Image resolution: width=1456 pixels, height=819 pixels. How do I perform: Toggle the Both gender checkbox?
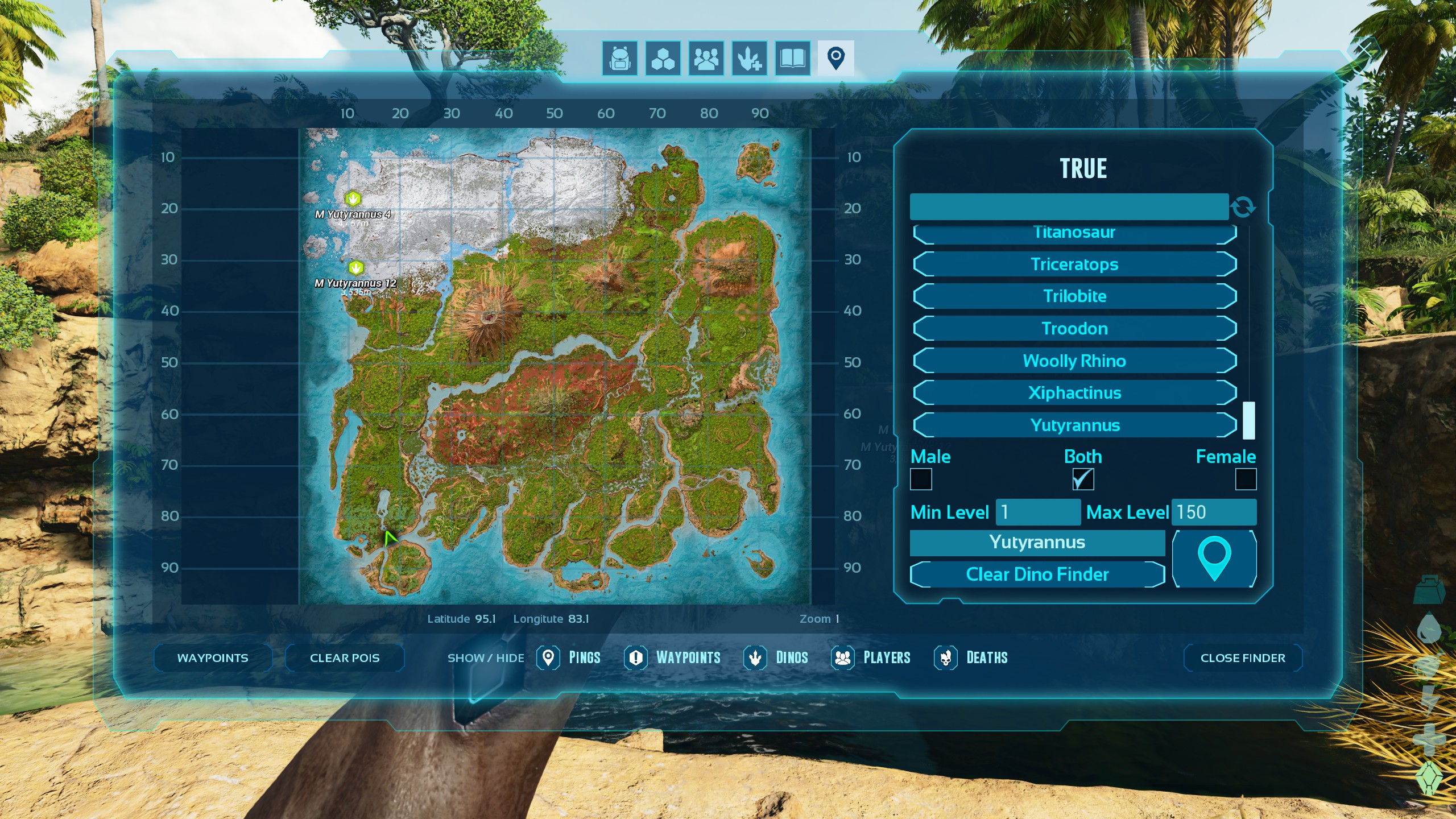point(1082,479)
